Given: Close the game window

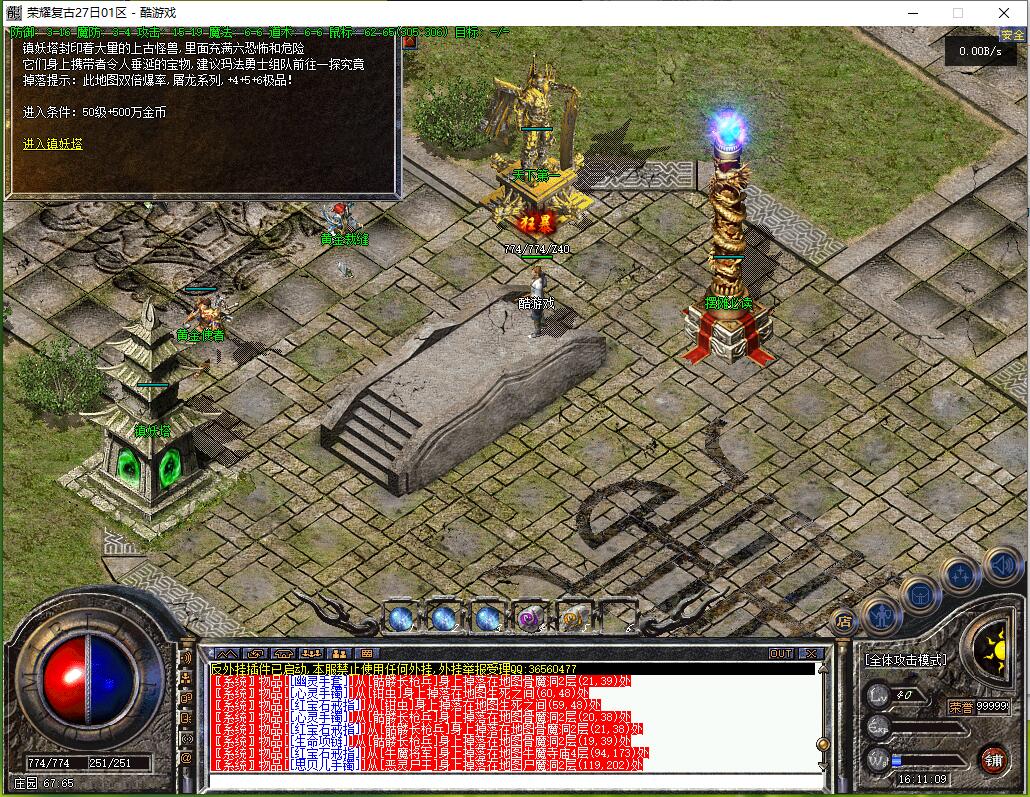Looking at the screenshot, I should click(x=1004, y=13).
